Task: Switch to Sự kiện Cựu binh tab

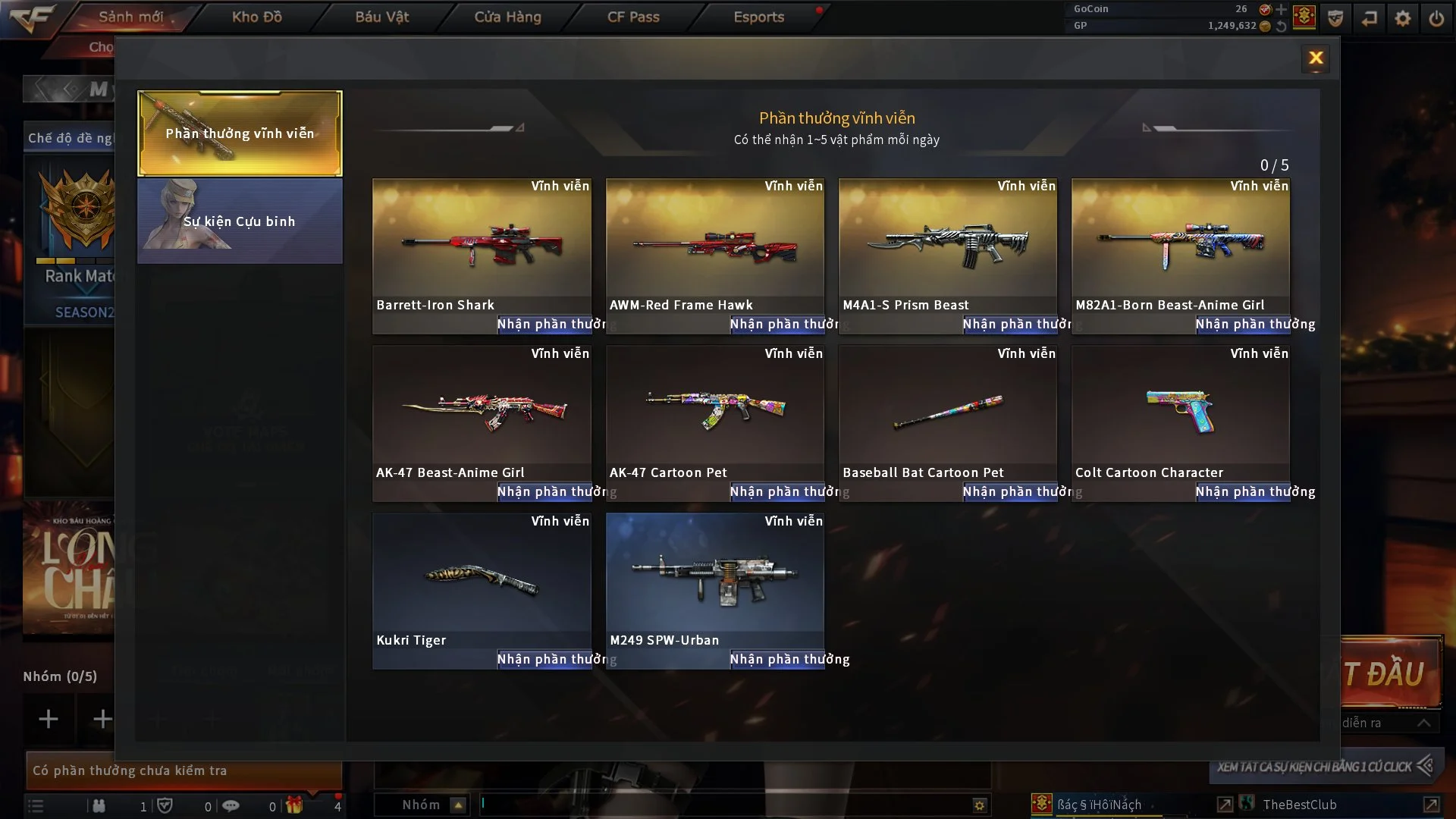Action: point(240,221)
